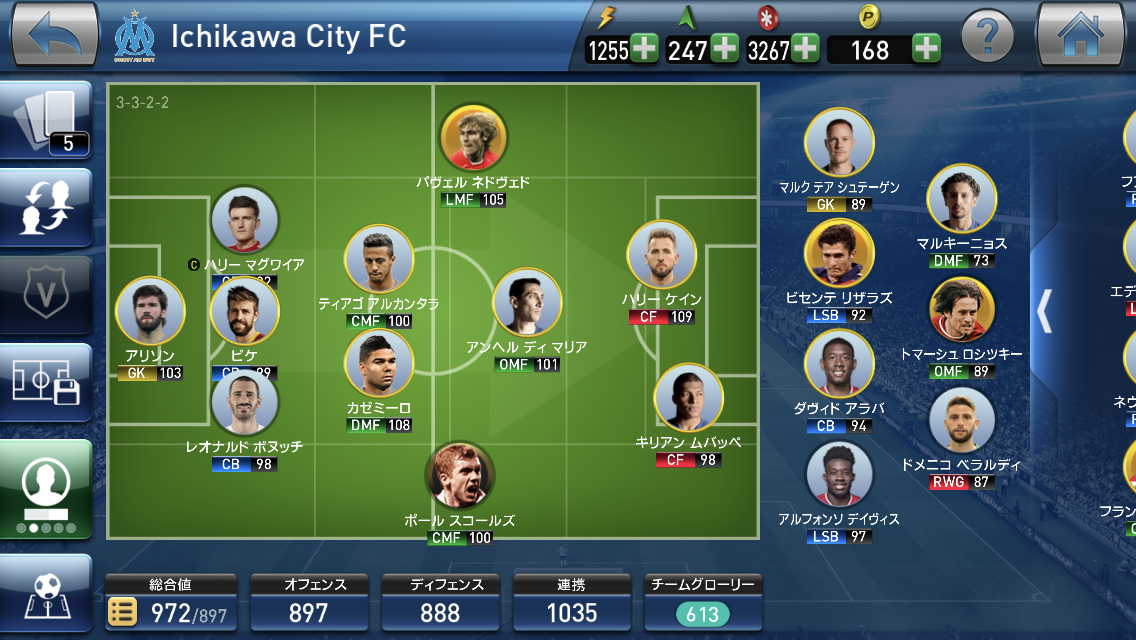1136x640 pixels.
Task: Add more gold P coins
Action: 926,49
